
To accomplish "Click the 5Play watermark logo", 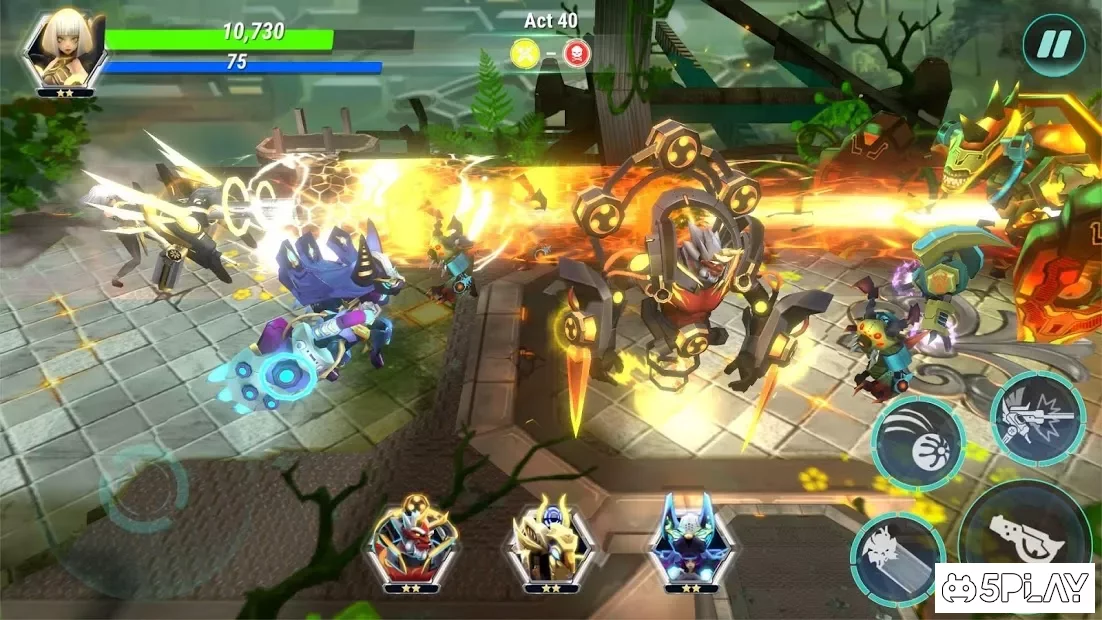I will pos(1015,588).
